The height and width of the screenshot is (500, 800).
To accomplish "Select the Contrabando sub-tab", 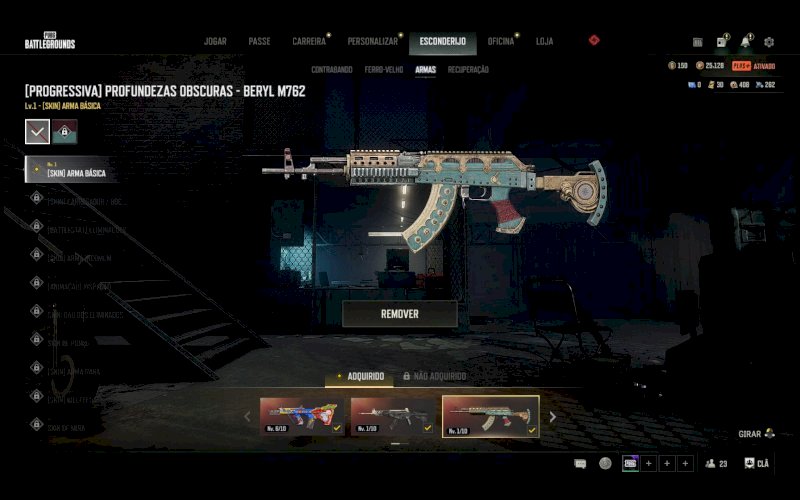I will pos(332,70).
